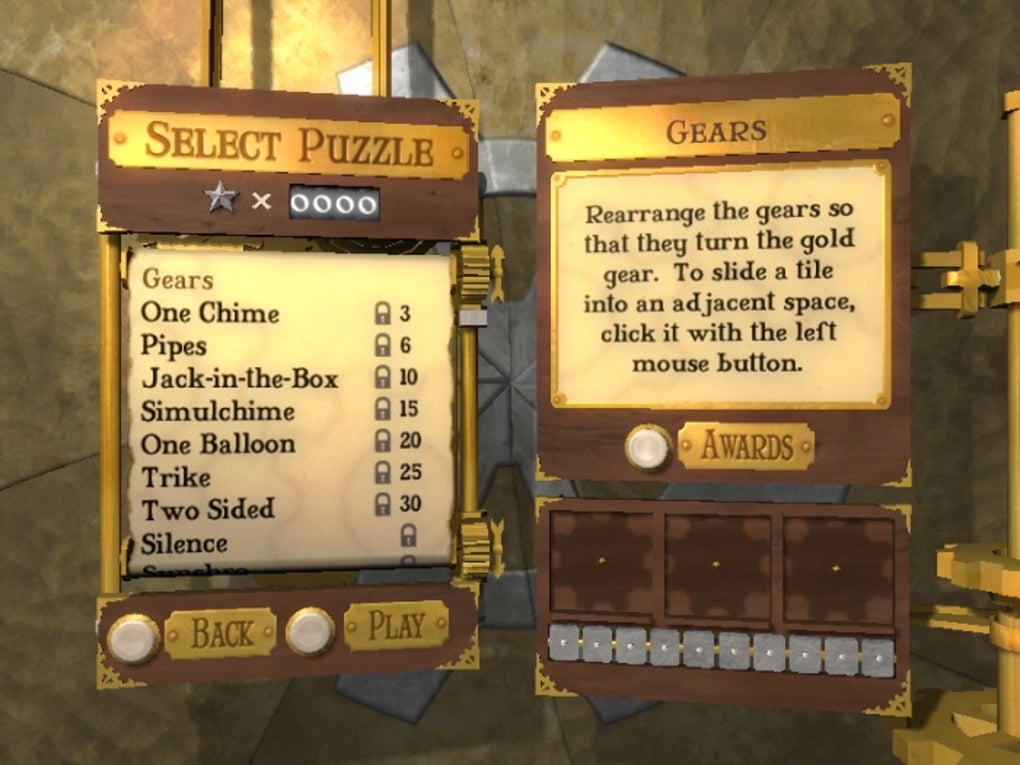1020x765 pixels.
Task: Select the Silence puzzle
Action: pos(184,543)
